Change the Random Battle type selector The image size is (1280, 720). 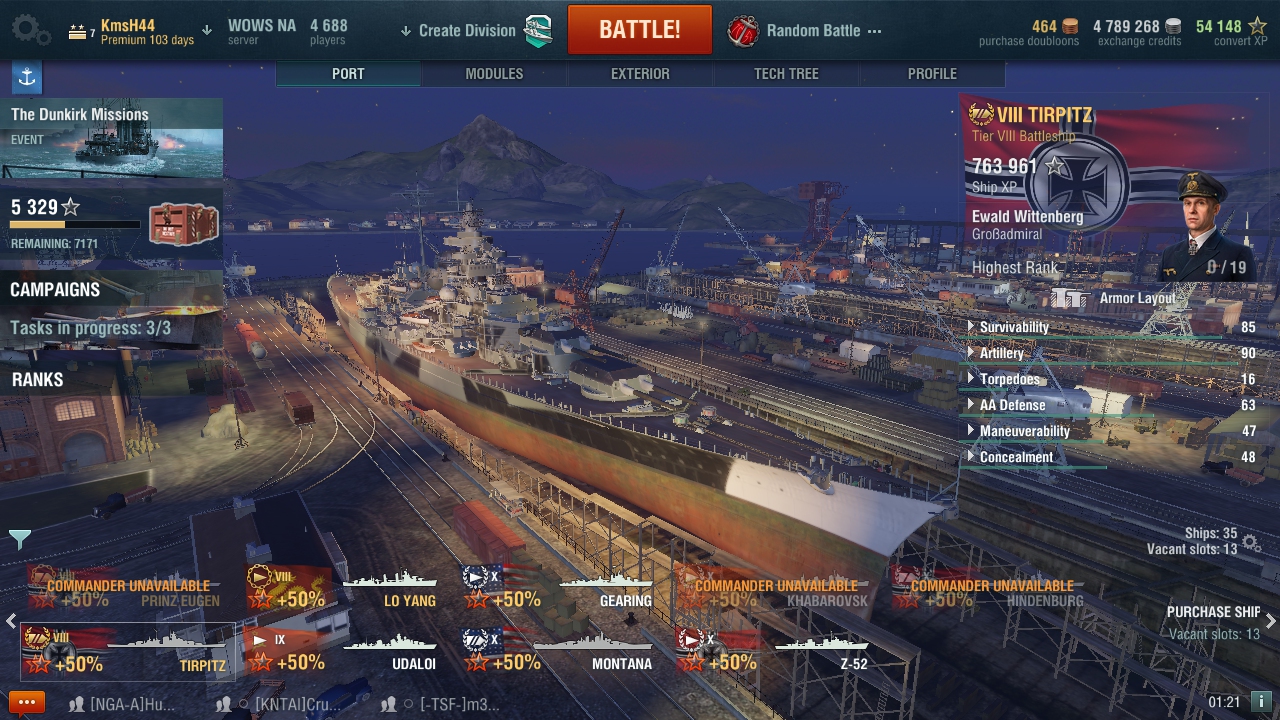[812, 30]
